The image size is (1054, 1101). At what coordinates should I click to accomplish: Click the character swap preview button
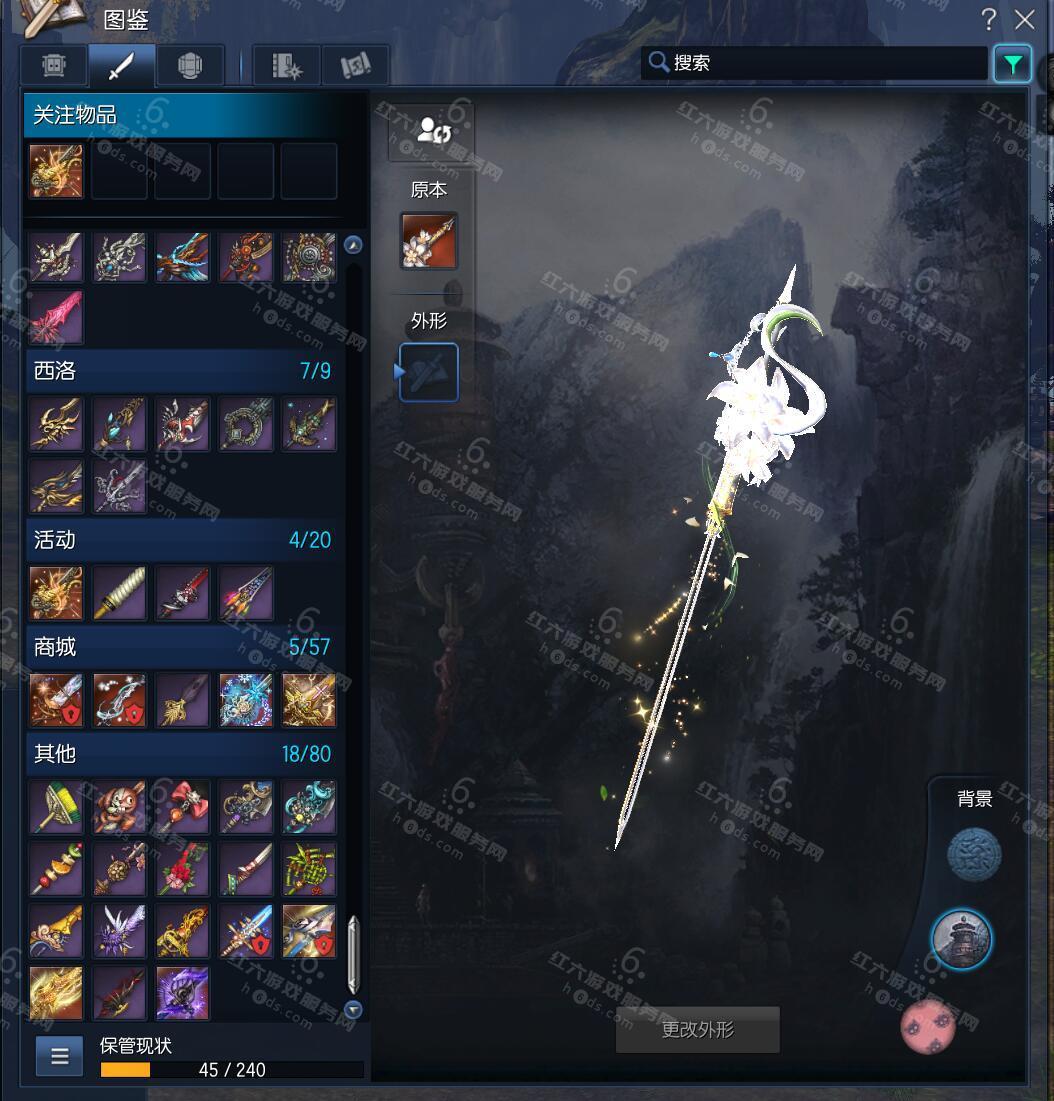(x=432, y=131)
